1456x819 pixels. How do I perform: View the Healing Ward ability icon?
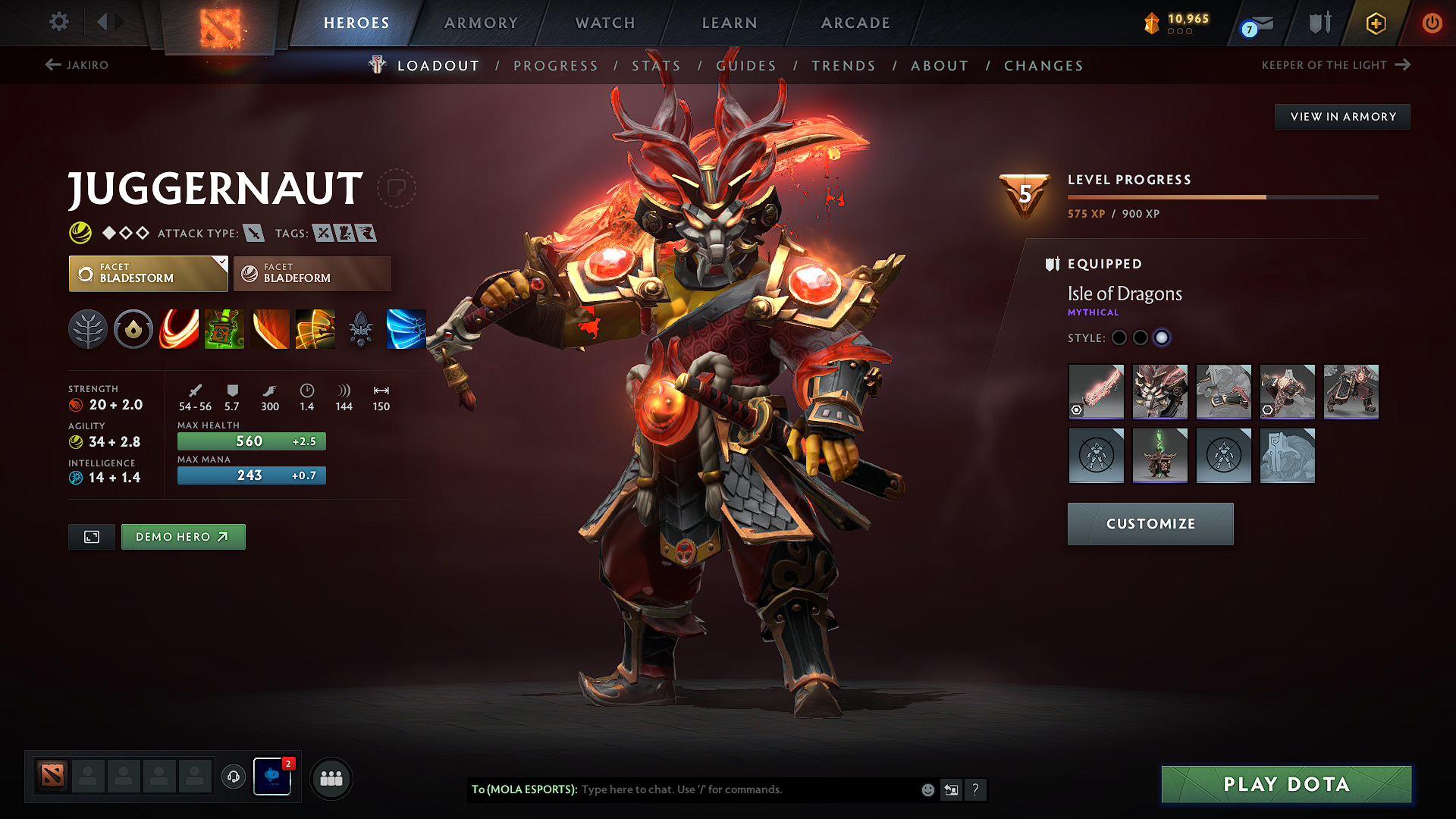pos(224,329)
